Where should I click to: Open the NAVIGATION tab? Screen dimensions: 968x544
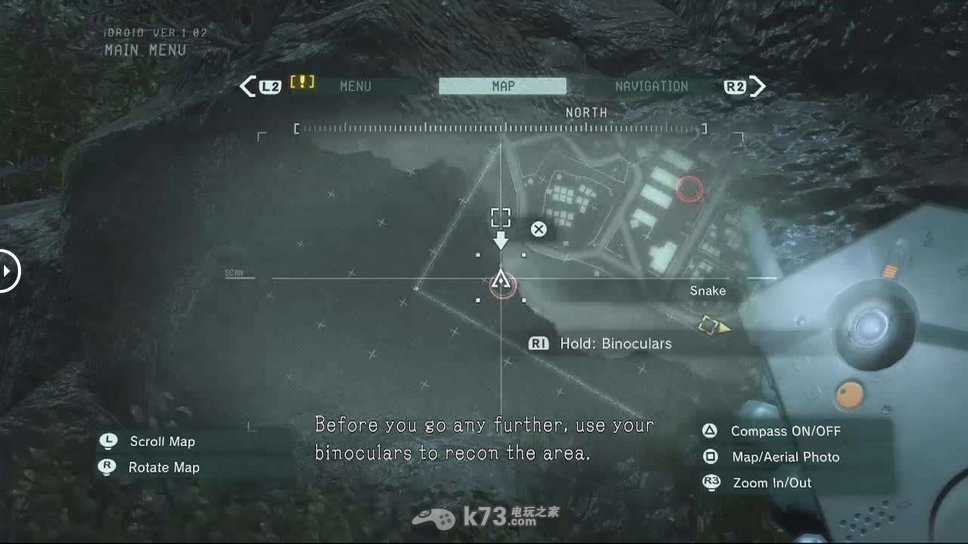[x=651, y=86]
